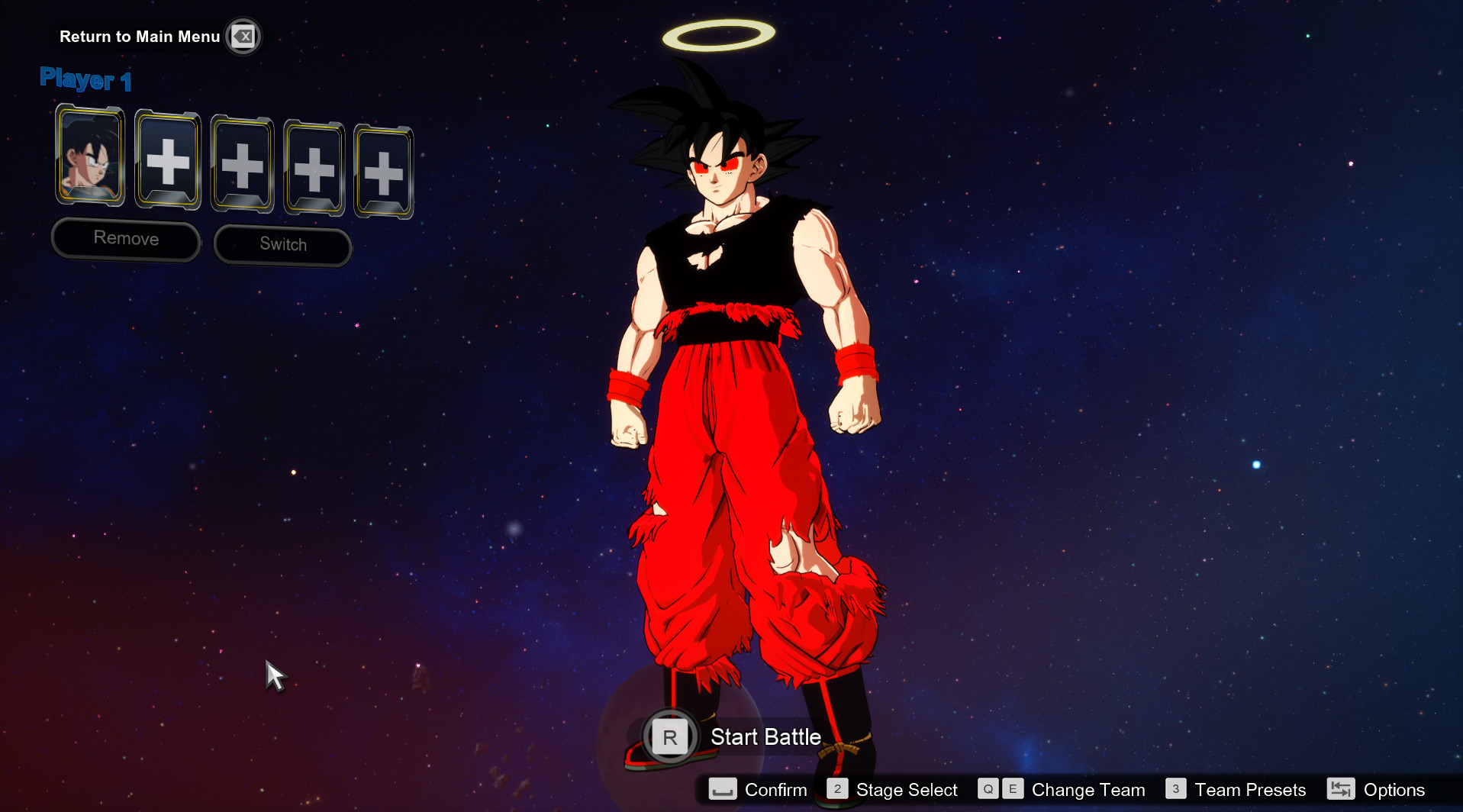Viewport: 1463px width, 812px height.
Task: Click the Switch button
Action: point(282,244)
